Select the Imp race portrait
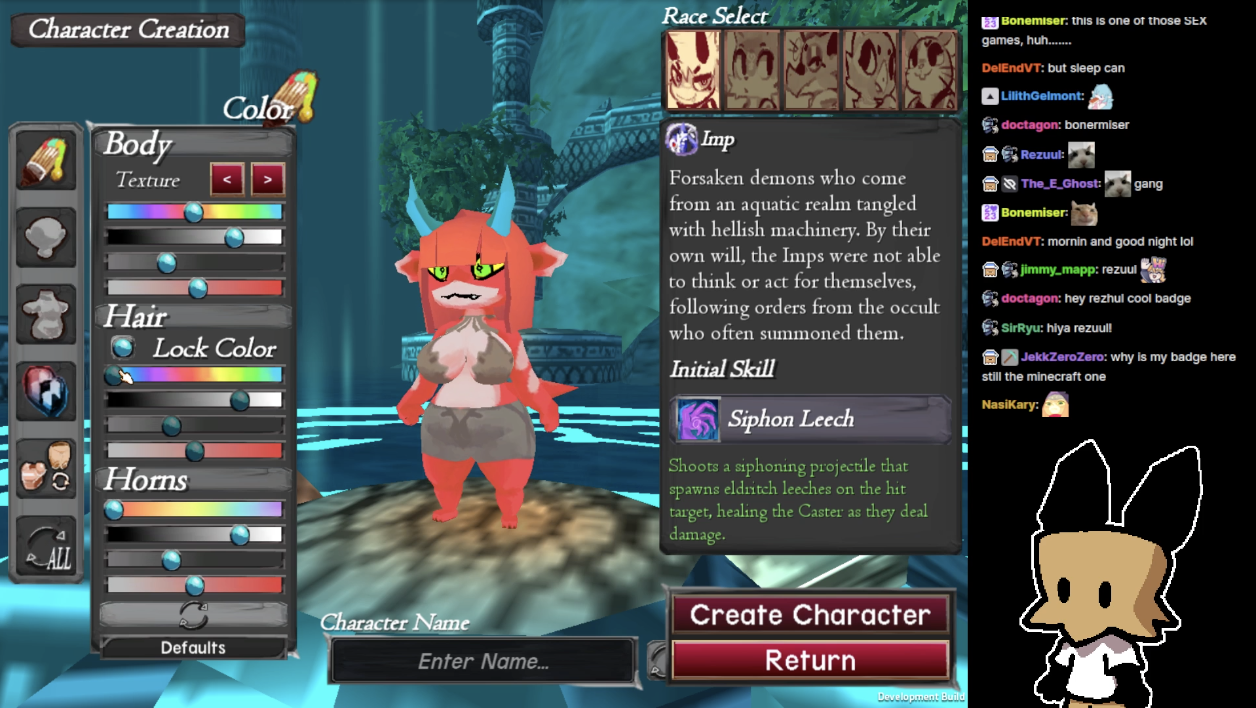Image resolution: width=1256 pixels, height=708 pixels. point(693,69)
